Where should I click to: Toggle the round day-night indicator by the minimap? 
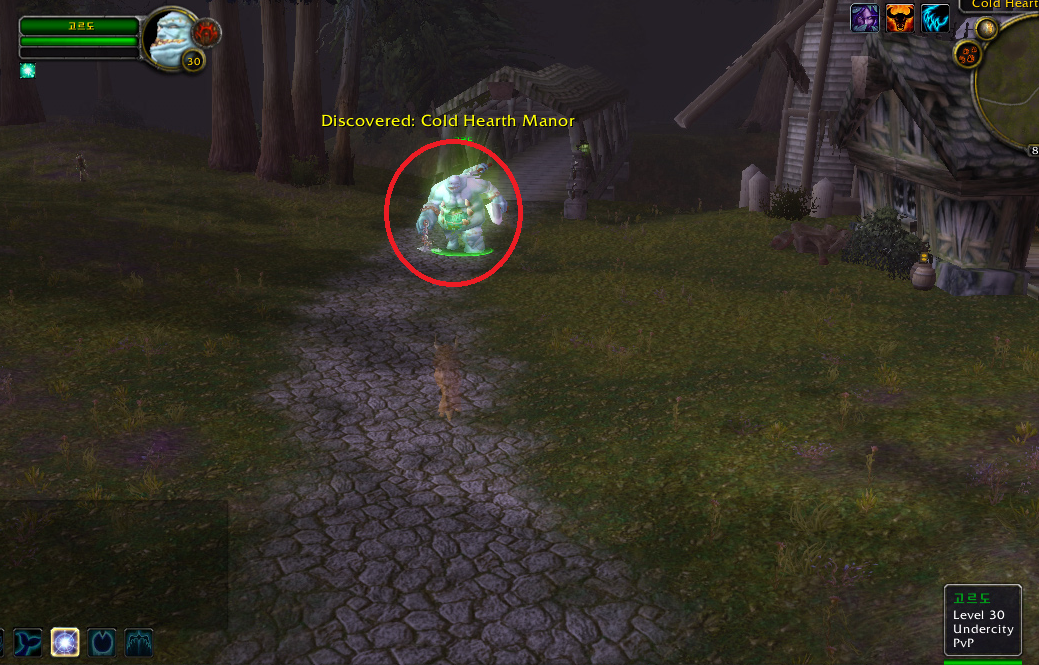click(986, 27)
